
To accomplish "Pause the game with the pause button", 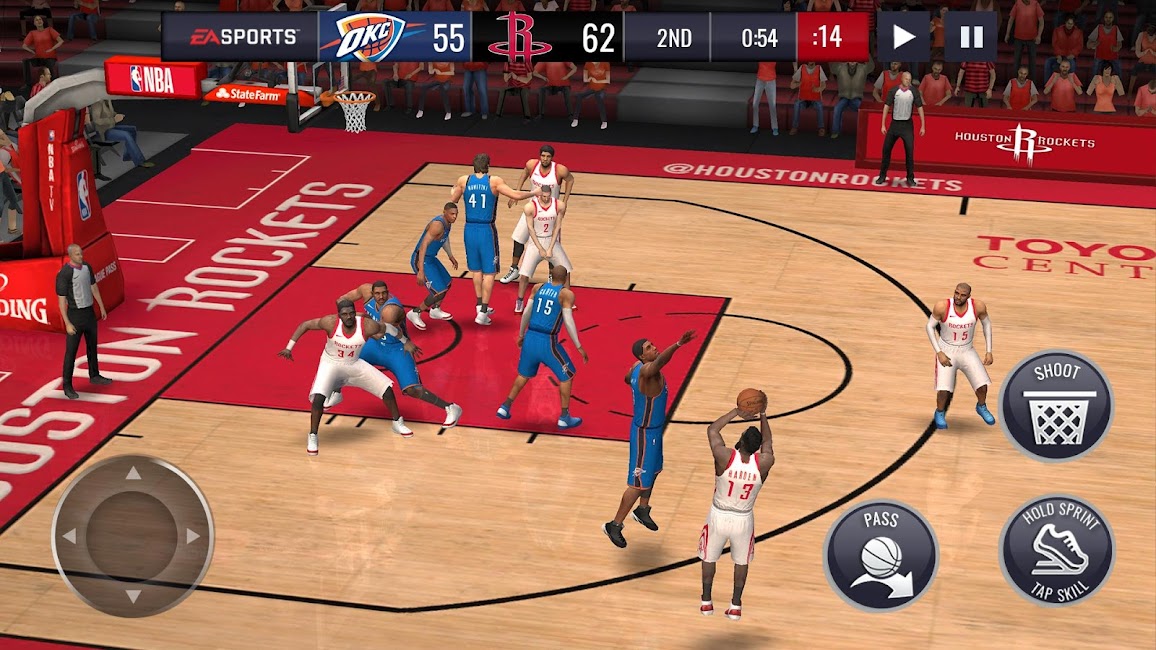I will (x=970, y=38).
